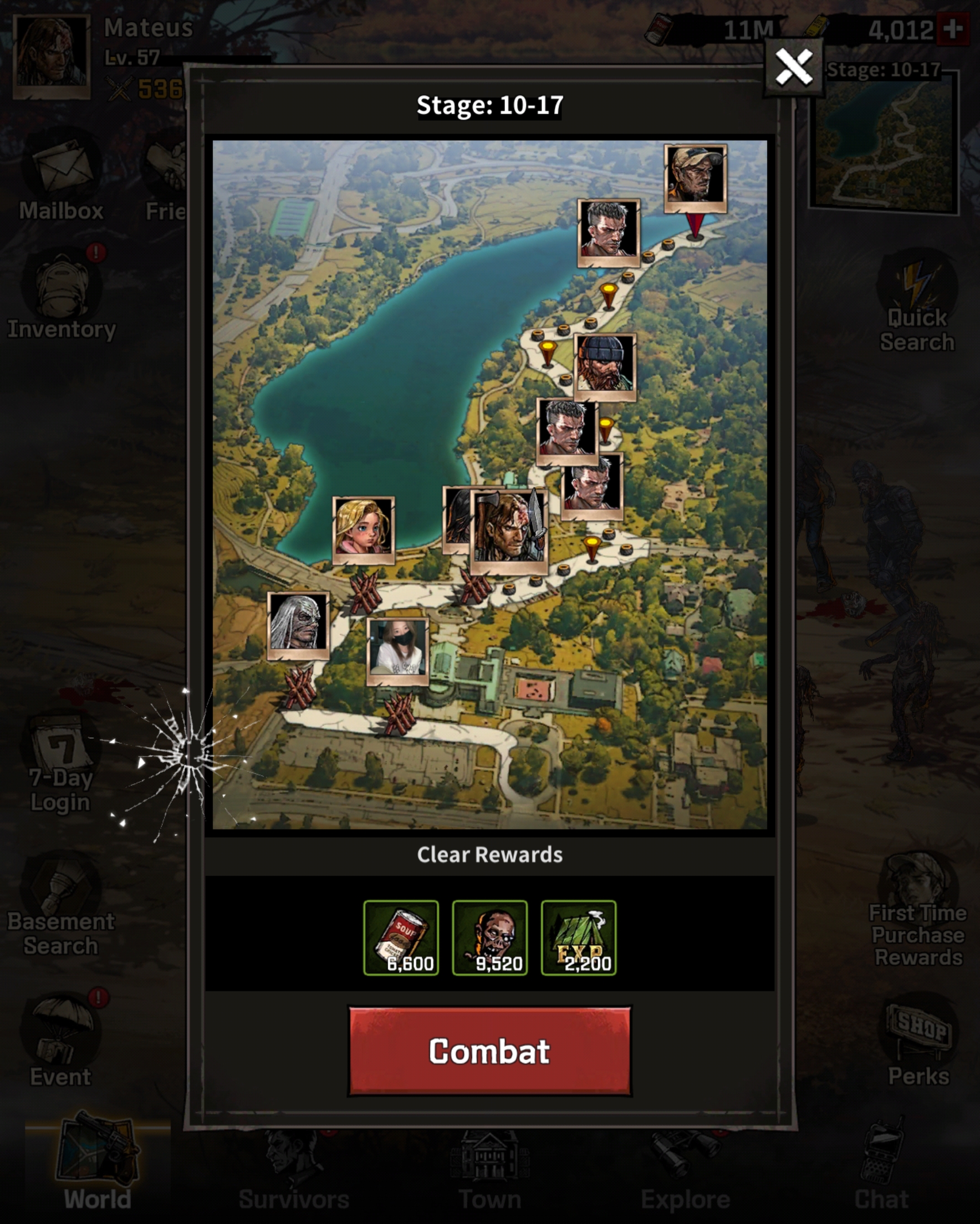The width and height of the screenshot is (980, 1224).
Task: Add currency with the red plus button
Action: [x=953, y=28]
